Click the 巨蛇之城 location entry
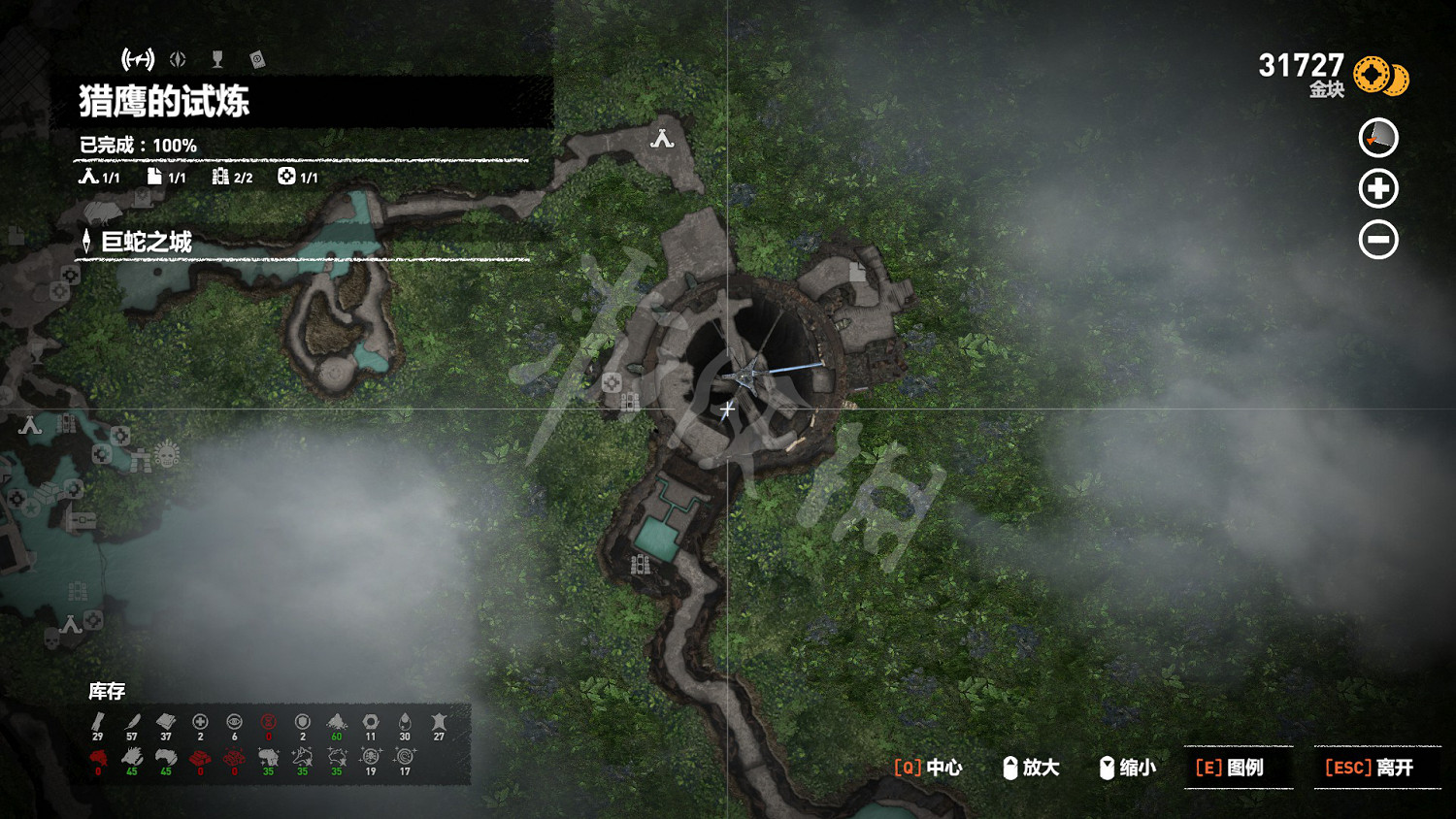1456x819 pixels. tap(146, 242)
